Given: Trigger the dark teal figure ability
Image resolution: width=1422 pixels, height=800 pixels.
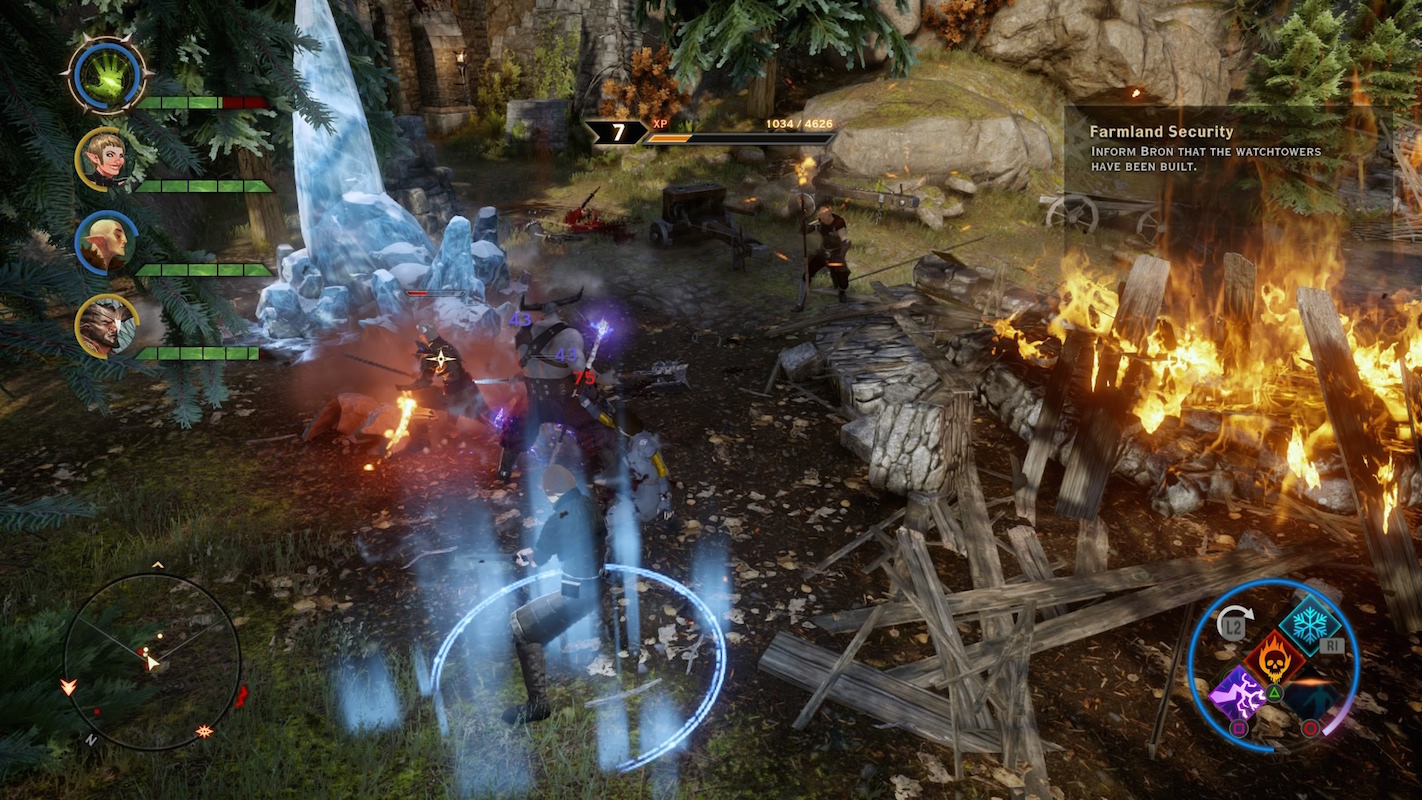Looking at the screenshot, I should 1310,694.
